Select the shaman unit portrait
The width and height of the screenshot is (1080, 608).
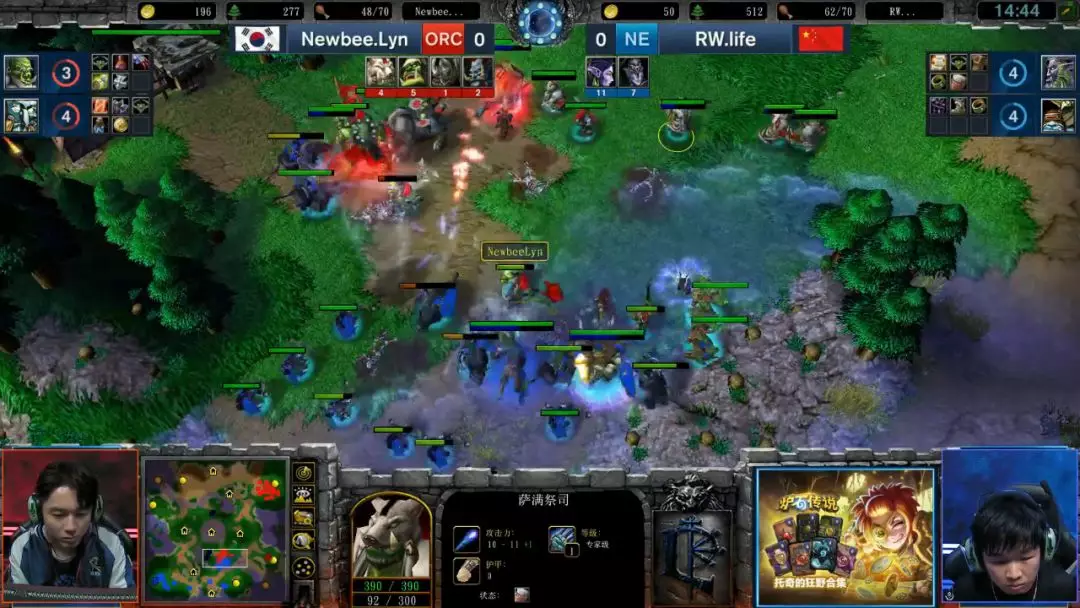click(391, 533)
